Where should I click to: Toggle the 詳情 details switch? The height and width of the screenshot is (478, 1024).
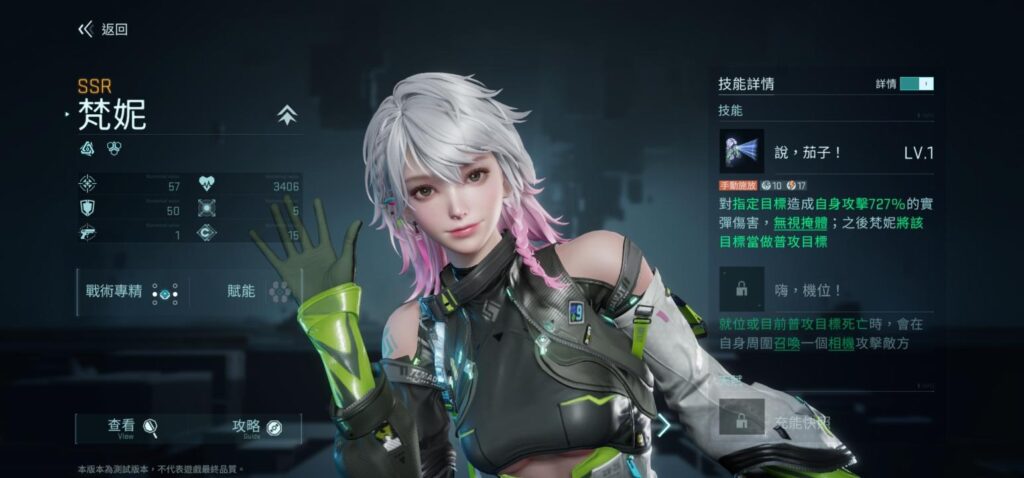(916, 84)
